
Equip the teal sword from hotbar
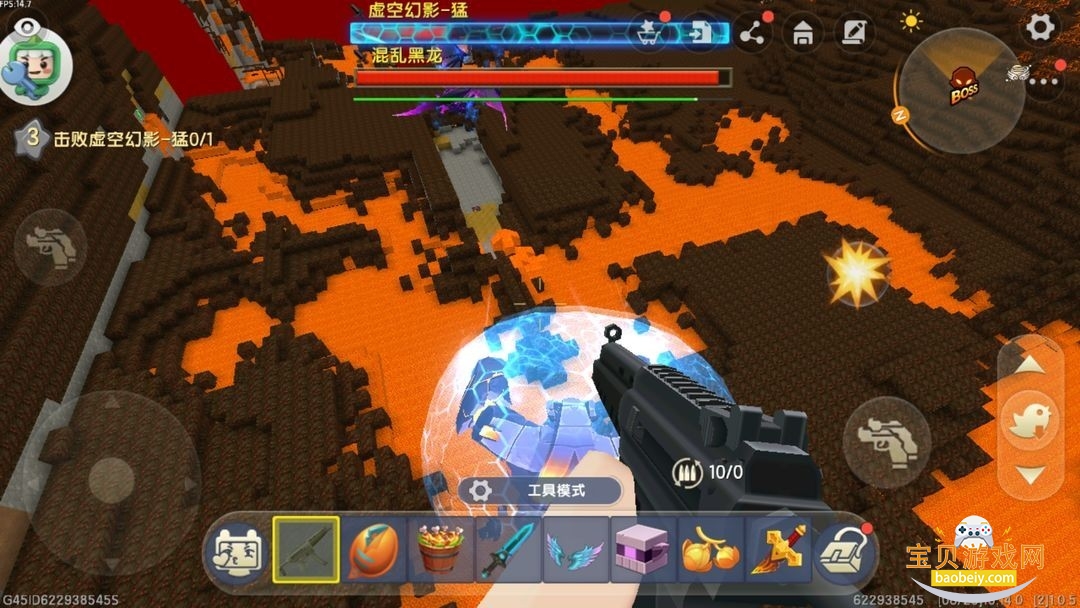(508, 550)
